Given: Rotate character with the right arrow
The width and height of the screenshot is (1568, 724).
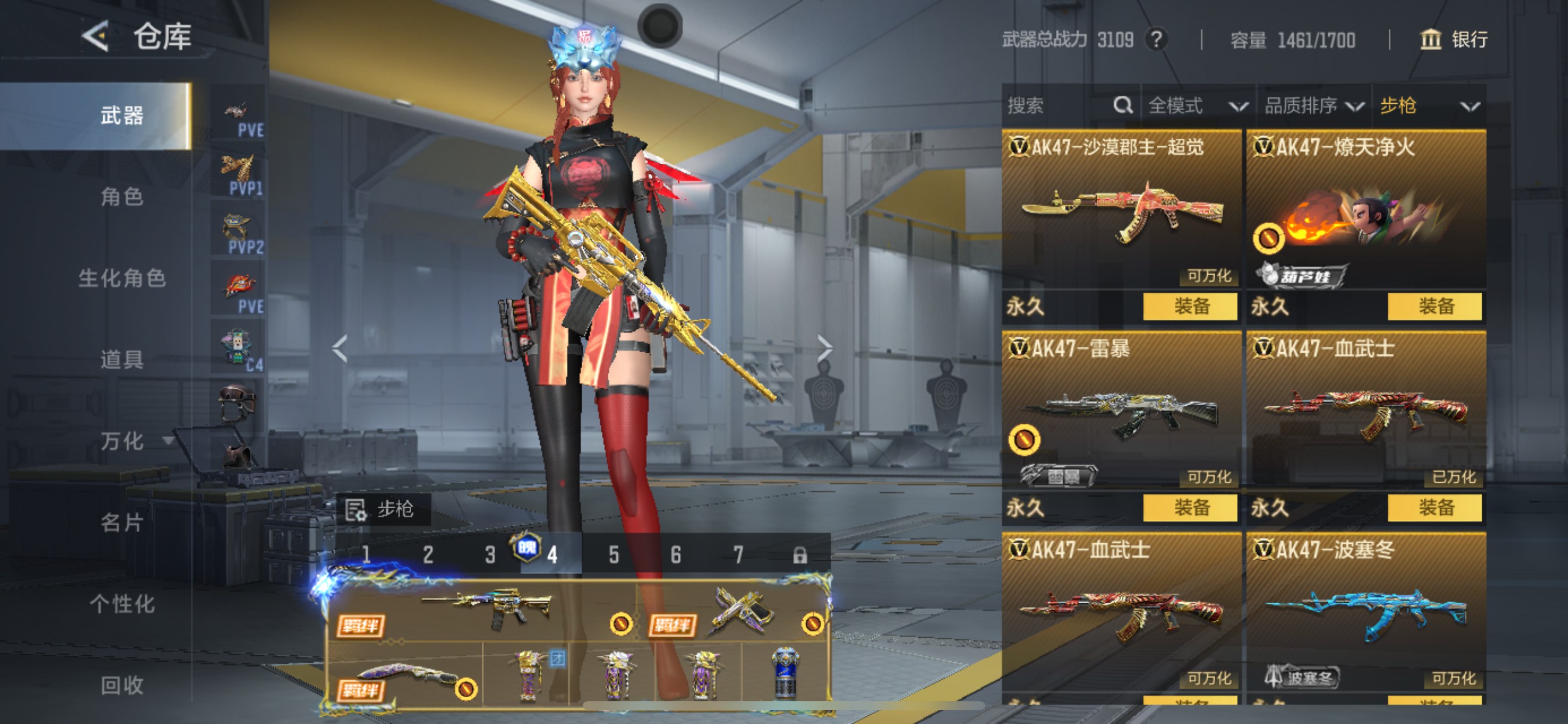Looking at the screenshot, I should pyautogui.click(x=824, y=349).
